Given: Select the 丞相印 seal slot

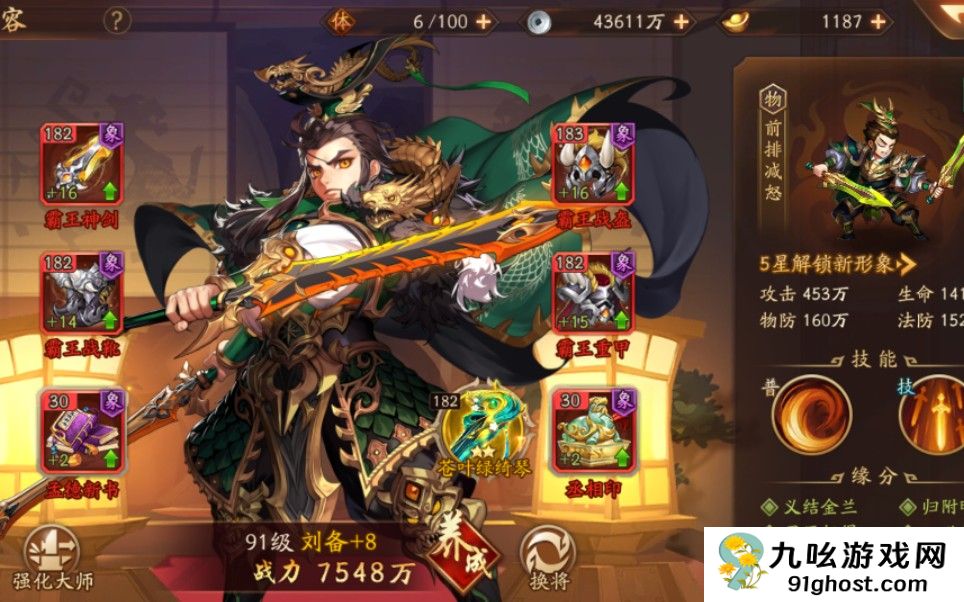Looking at the screenshot, I should click(593, 428).
